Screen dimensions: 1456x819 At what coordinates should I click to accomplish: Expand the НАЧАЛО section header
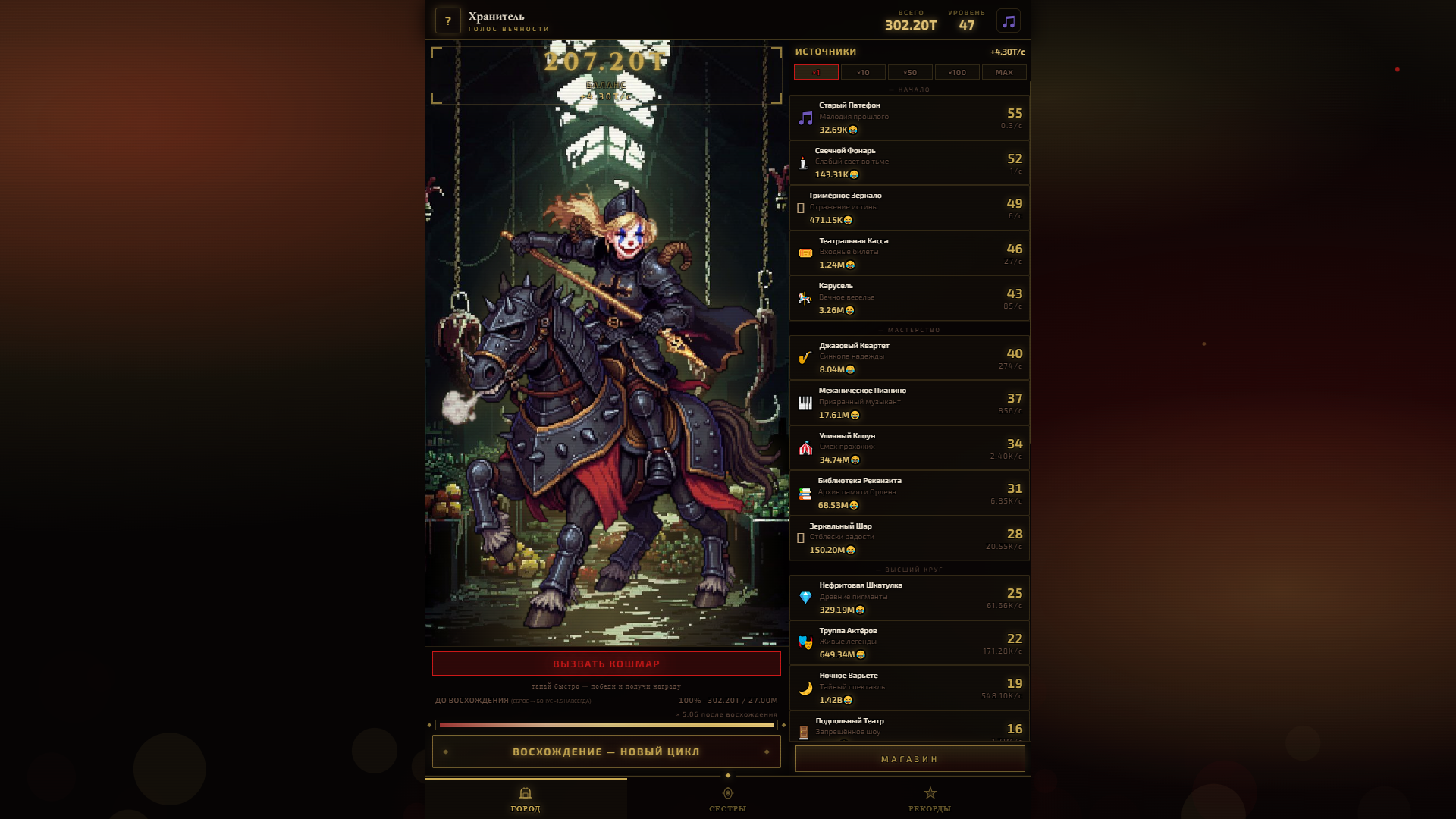tap(909, 89)
